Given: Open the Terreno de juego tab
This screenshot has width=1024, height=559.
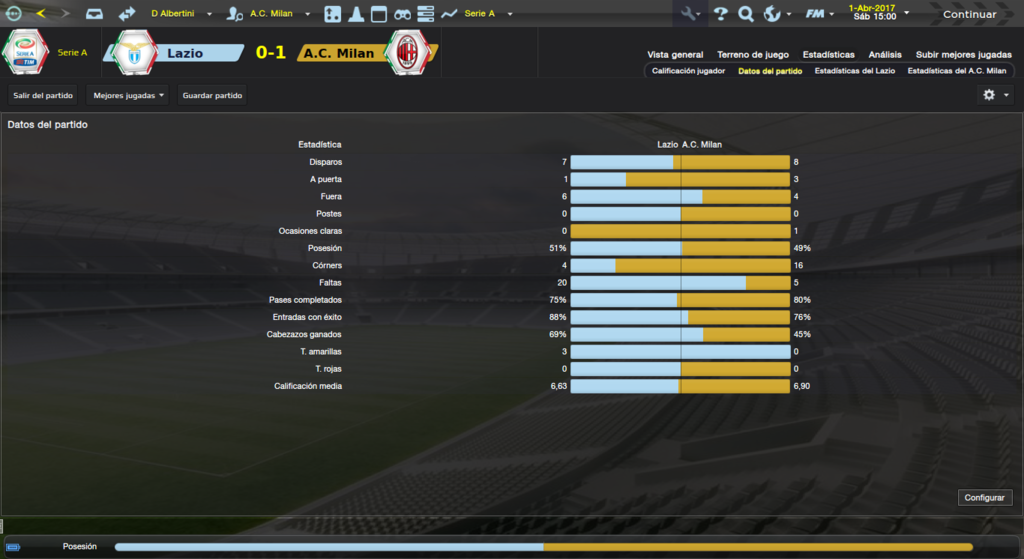Looking at the screenshot, I should tap(753, 55).
